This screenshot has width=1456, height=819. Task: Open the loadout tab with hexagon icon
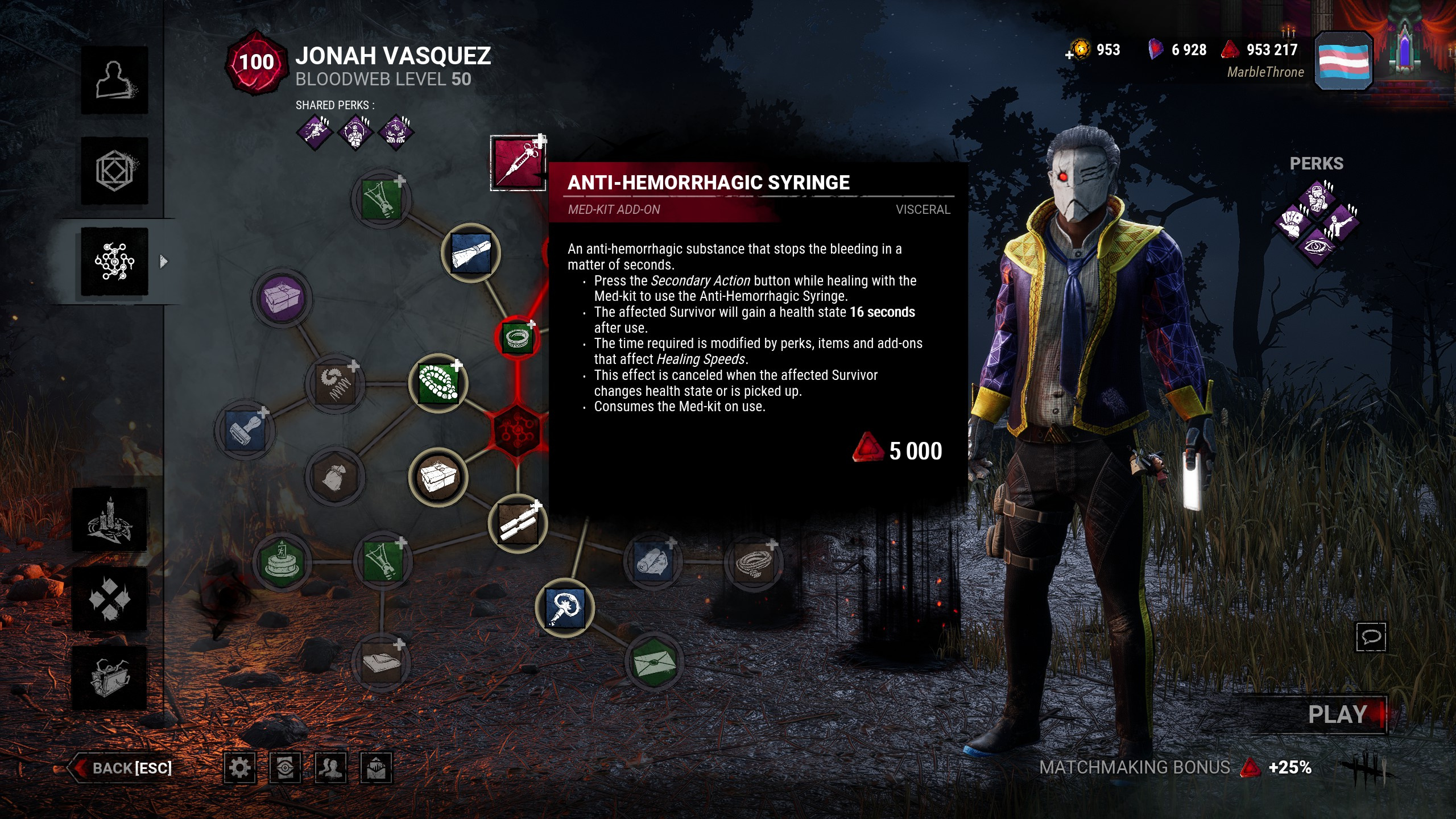click(114, 171)
